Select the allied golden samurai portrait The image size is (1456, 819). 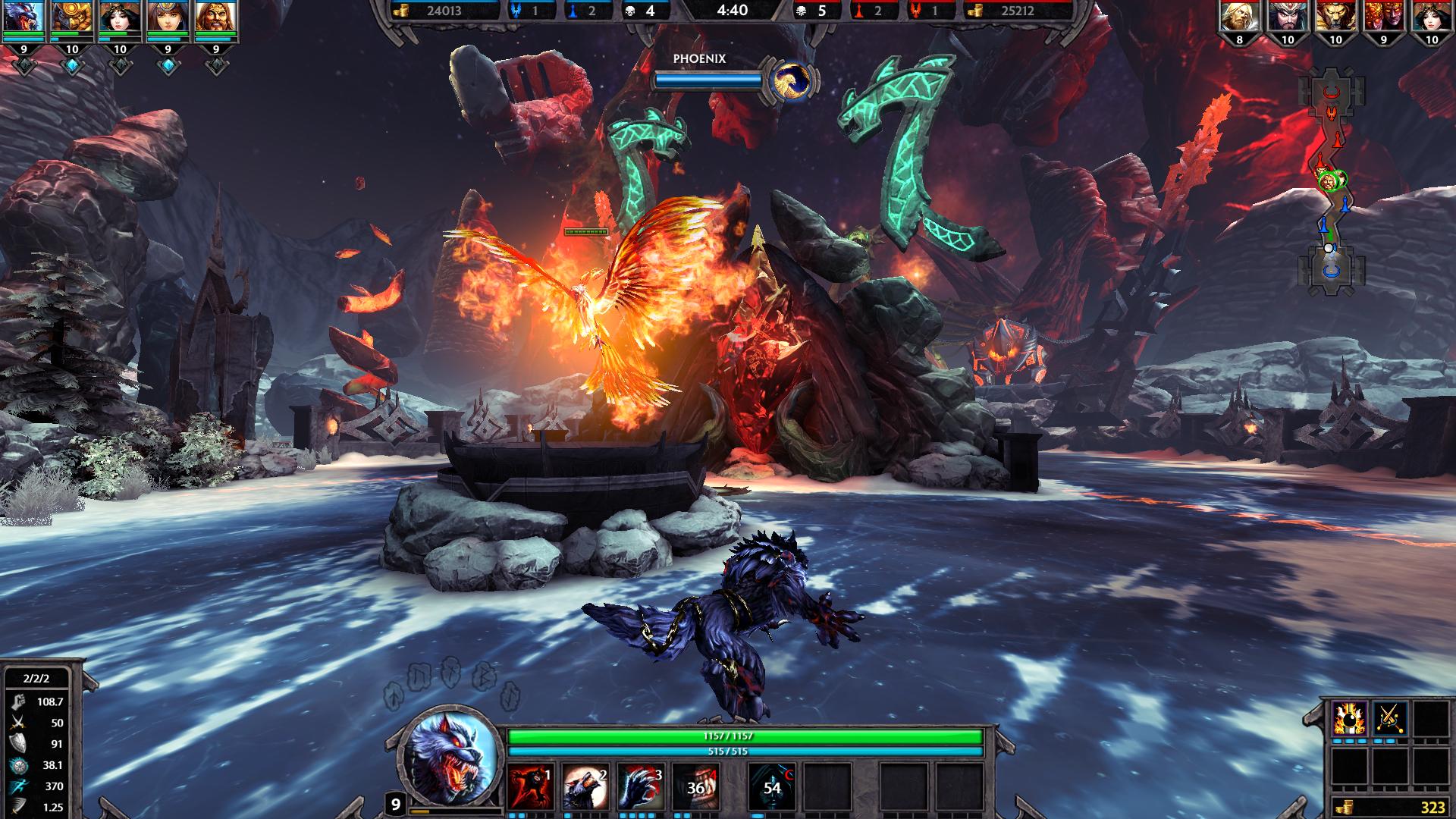point(72,17)
